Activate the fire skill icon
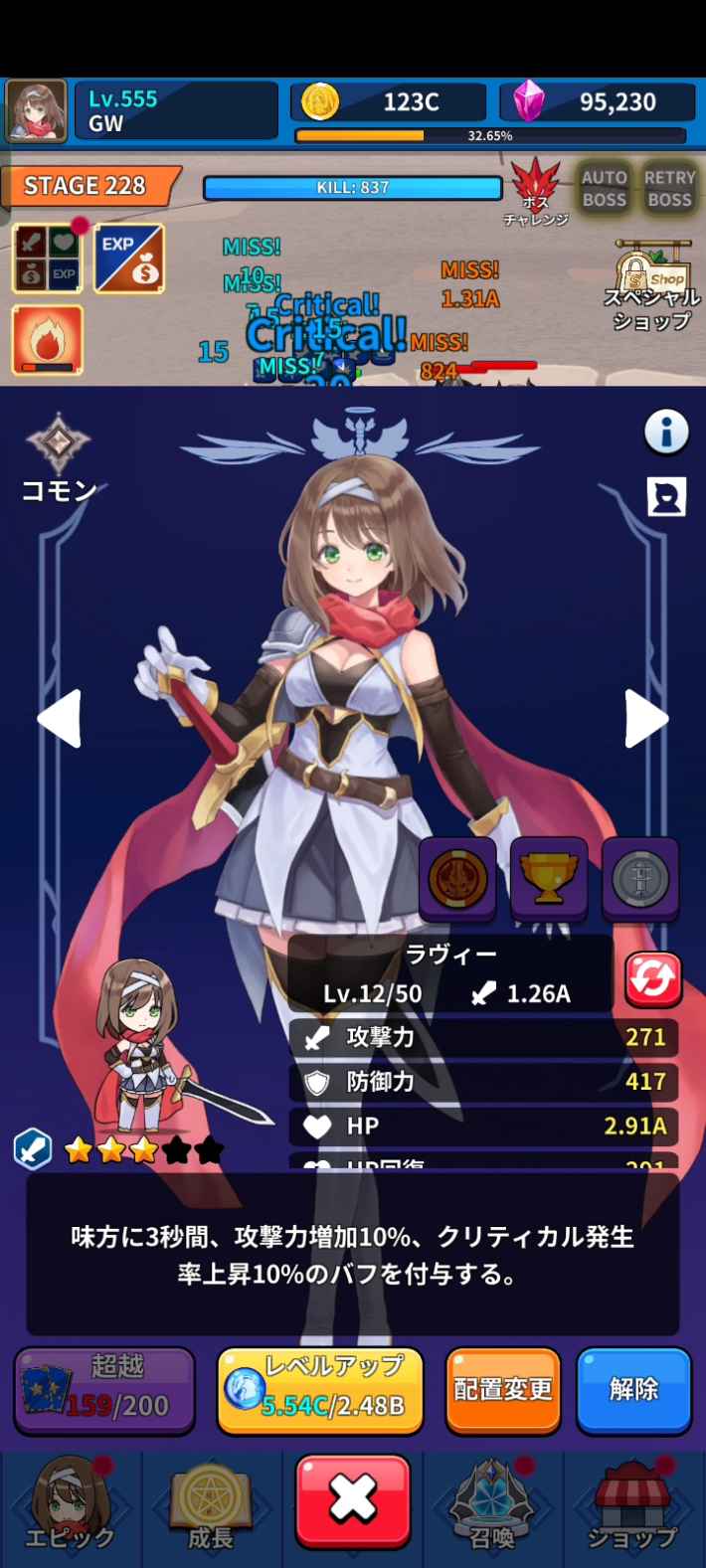The width and height of the screenshot is (706, 1568). coord(47,340)
